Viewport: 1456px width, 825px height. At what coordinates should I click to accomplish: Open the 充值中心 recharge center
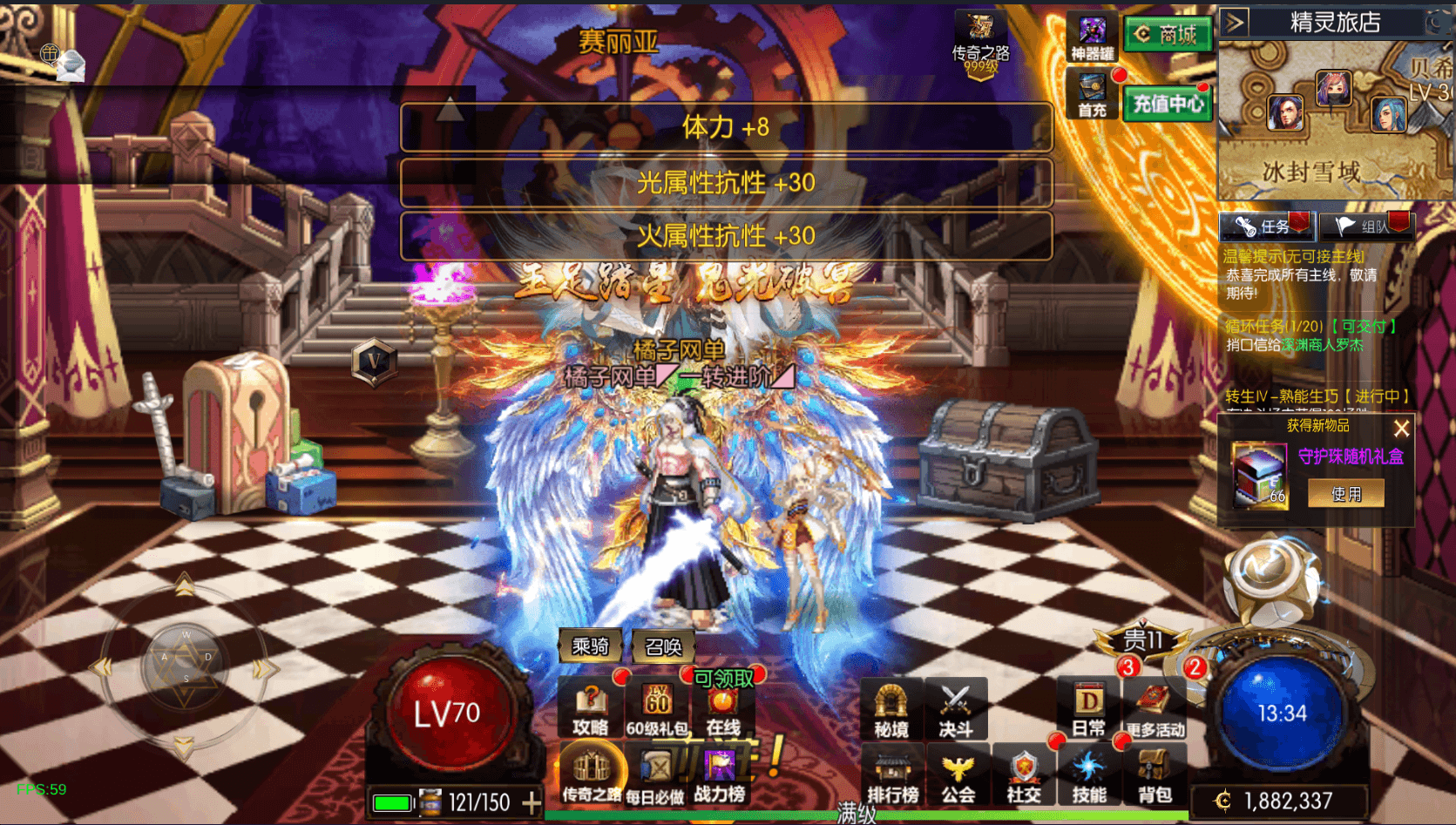click(1168, 105)
